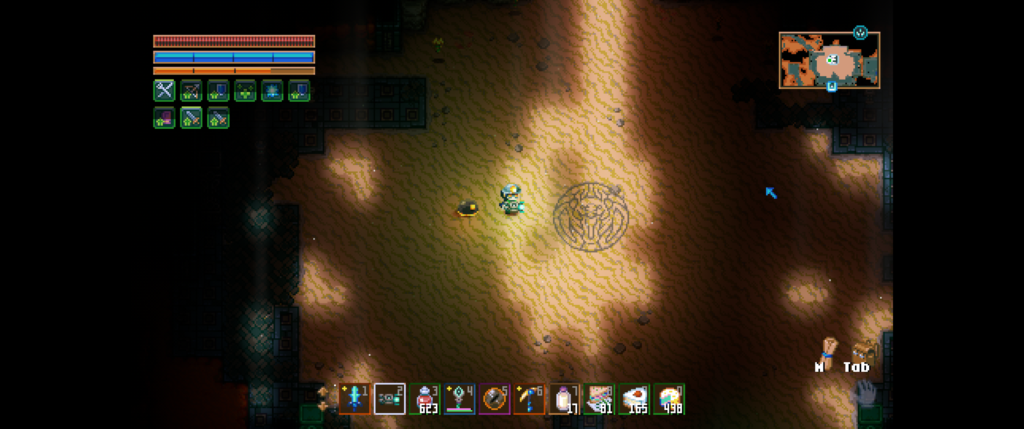Inspect the bow buff icon
1024x429 pixels.
tap(191, 90)
